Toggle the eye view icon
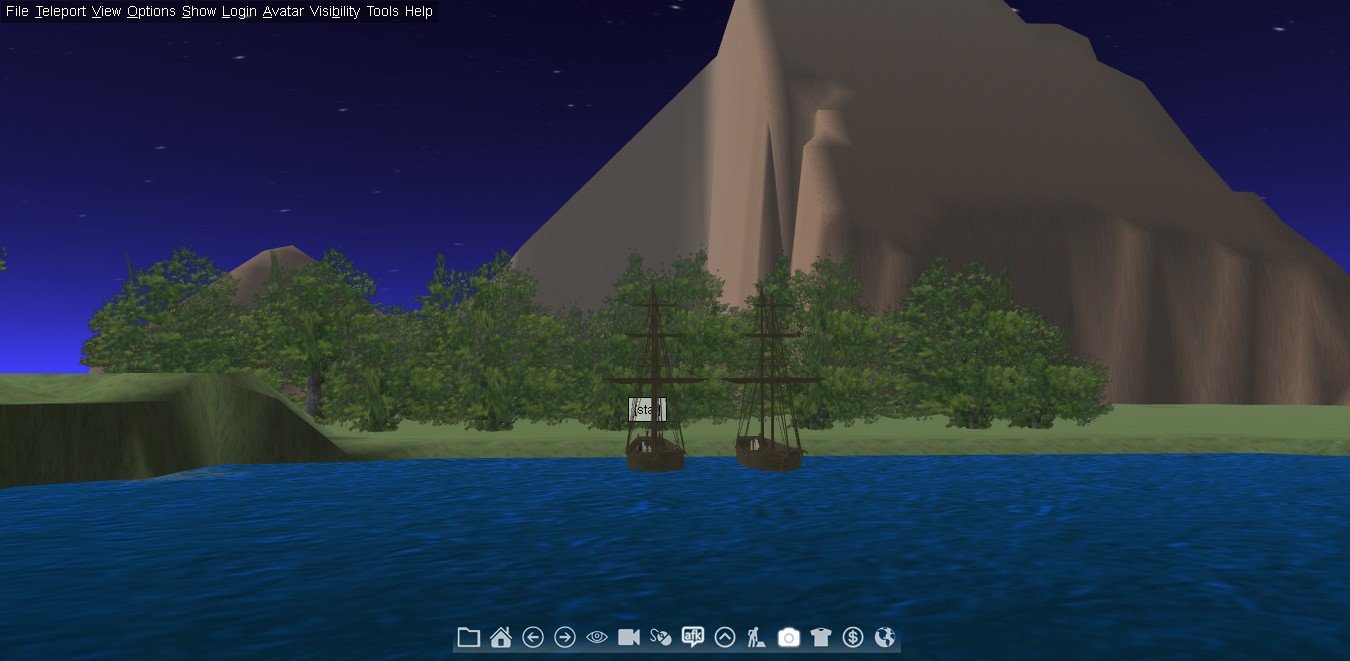The image size is (1350, 661). click(x=597, y=637)
